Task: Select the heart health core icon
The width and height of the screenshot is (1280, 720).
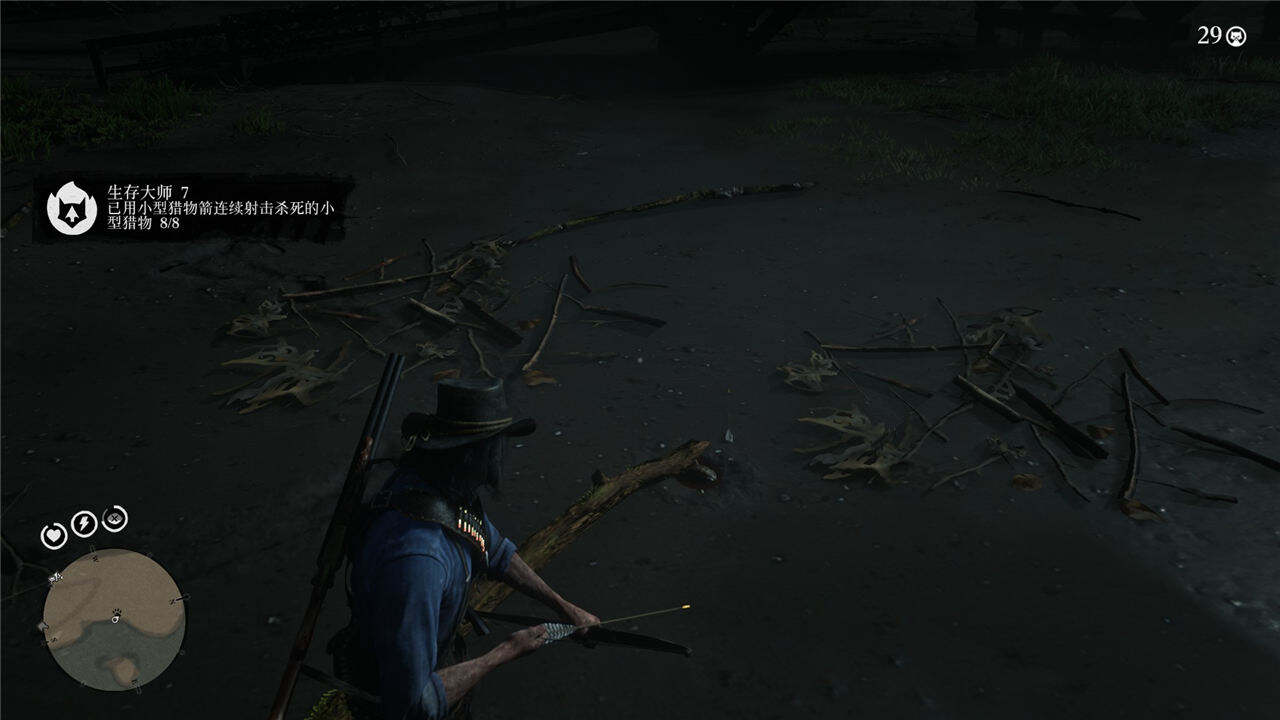Action: coord(53,535)
